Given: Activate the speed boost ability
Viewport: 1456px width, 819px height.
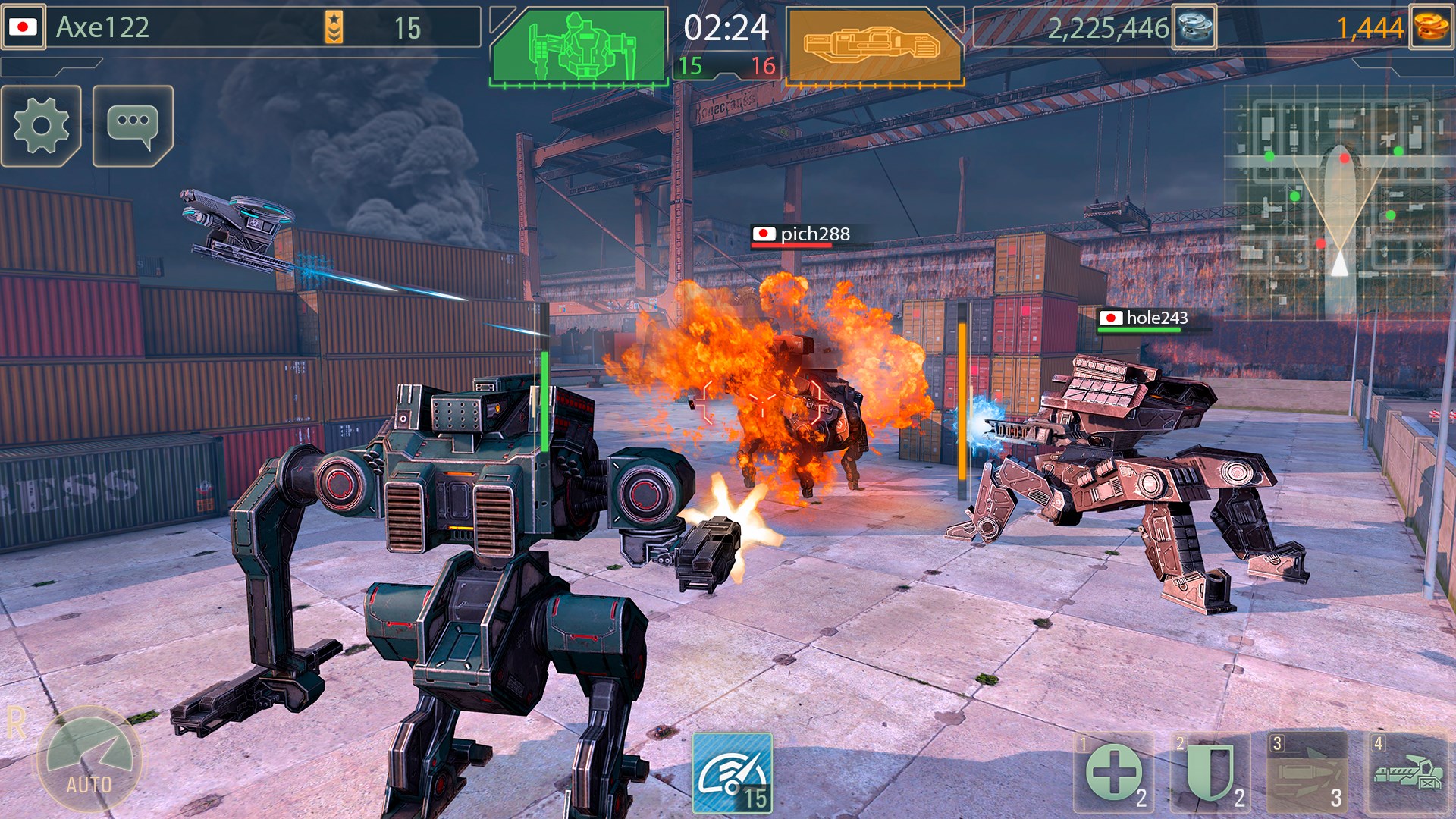Looking at the screenshot, I should (x=732, y=773).
